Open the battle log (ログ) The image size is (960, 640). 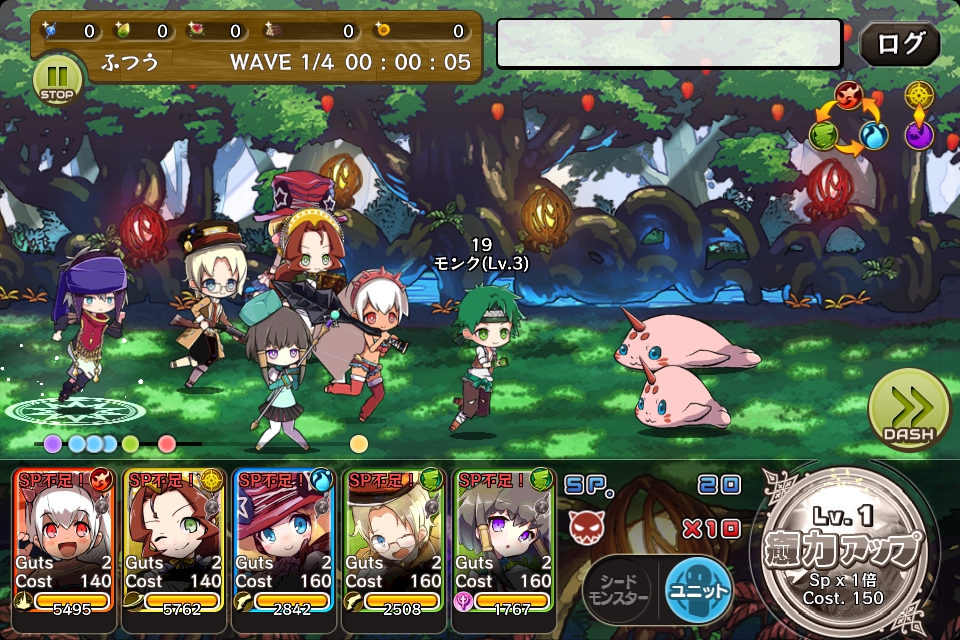pos(899,44)
